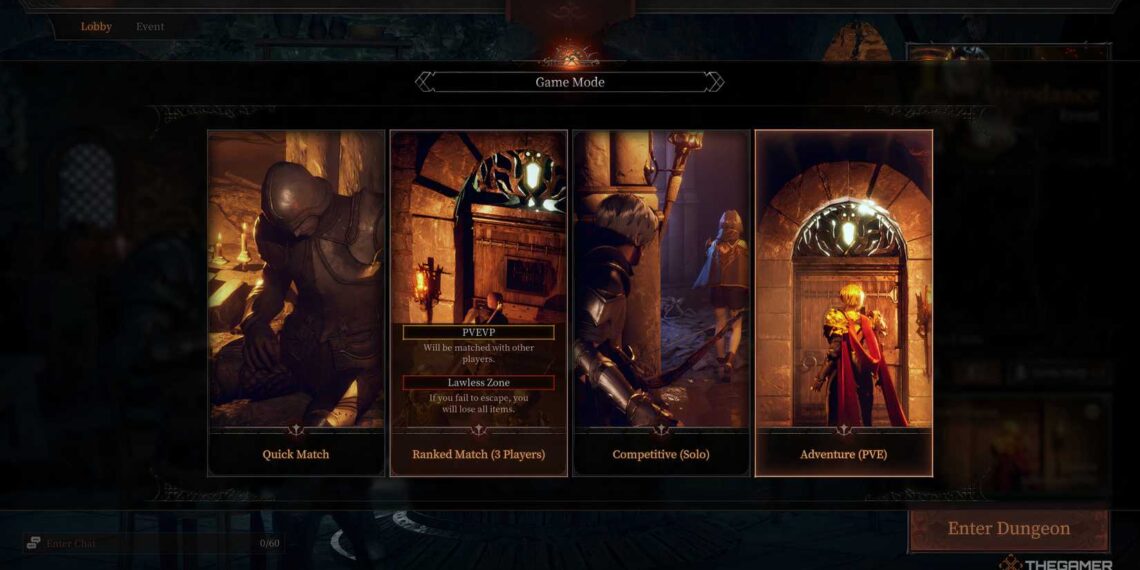Switch to the Lobby tab

pyautogui.click(x=96, y=27)
